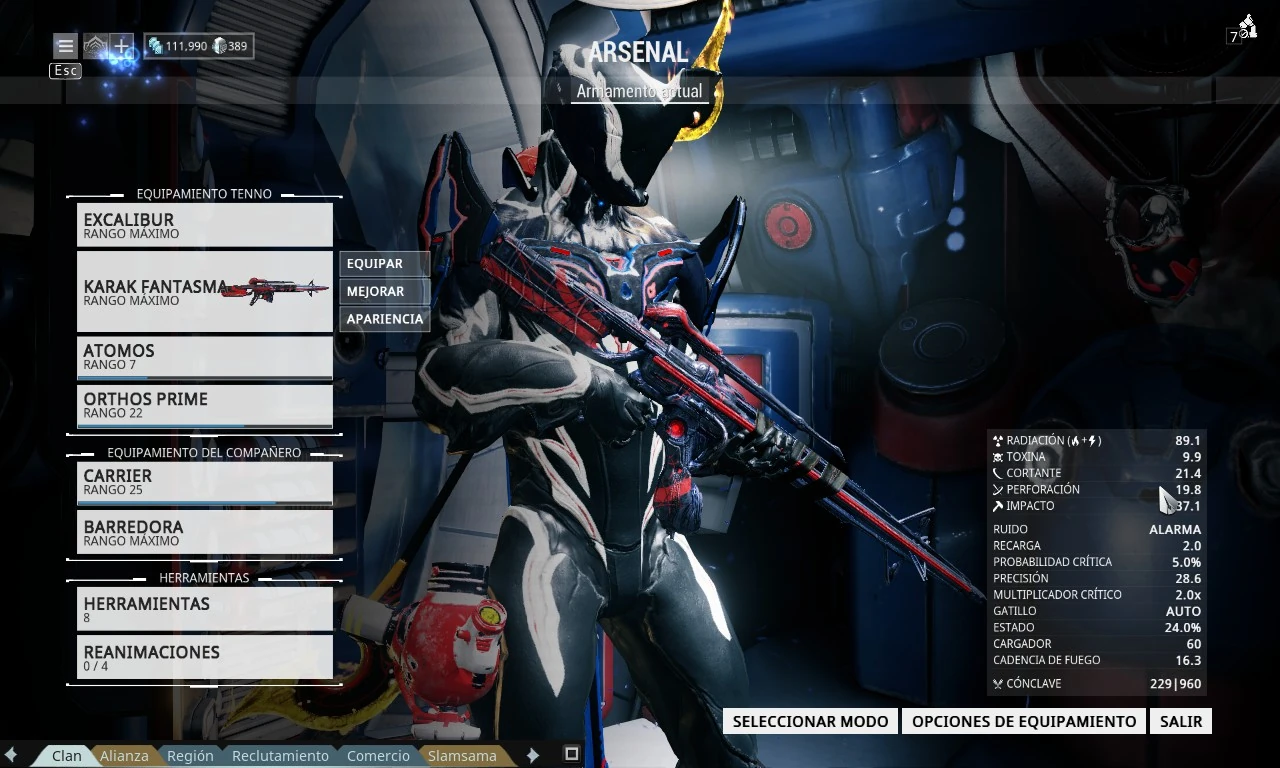The image size is (1280, 768).
Task: Click the Seleccionar Modo button
Action: [810, 721]
